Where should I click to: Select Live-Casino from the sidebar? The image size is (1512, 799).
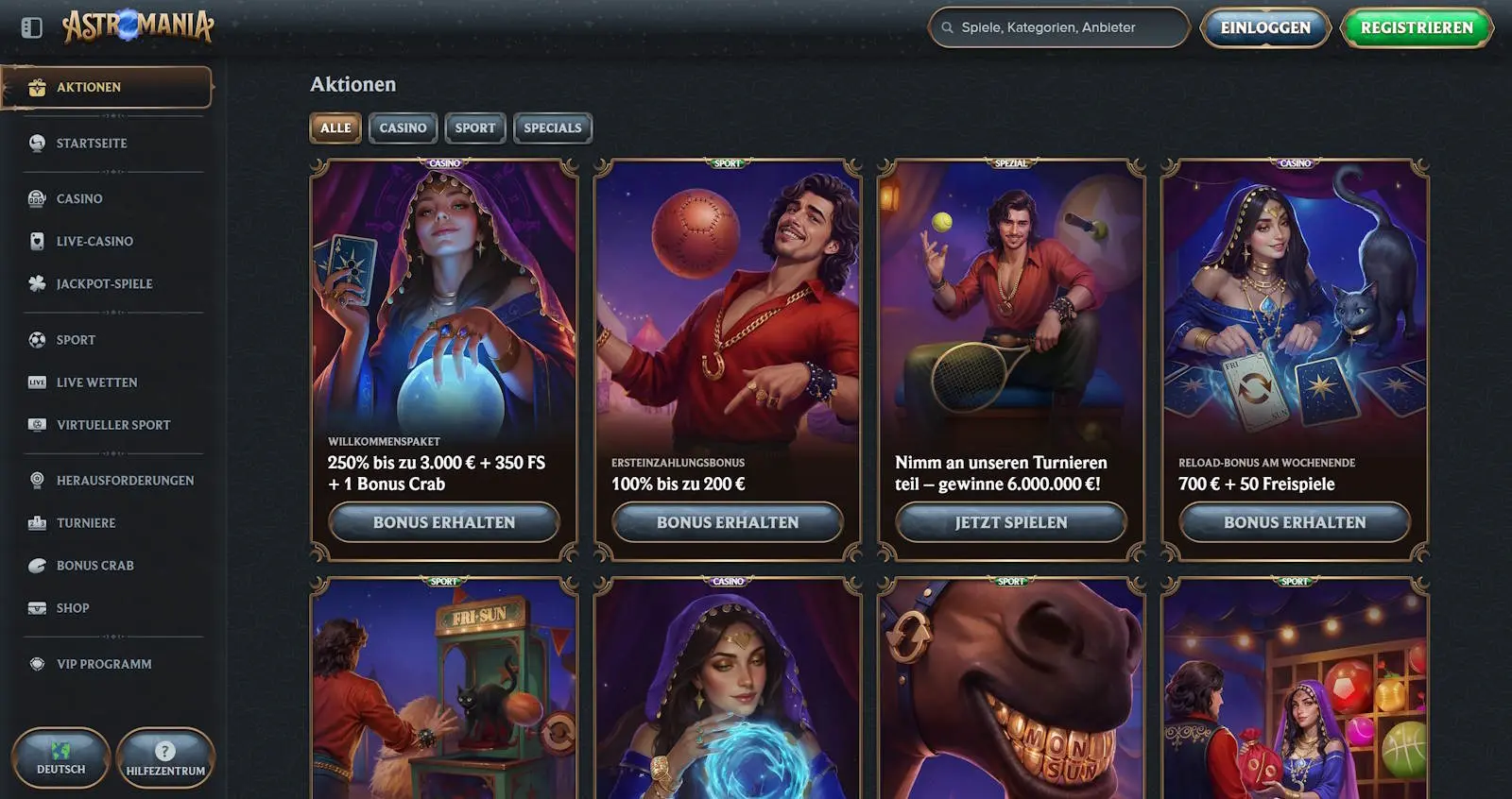point(94,242)
